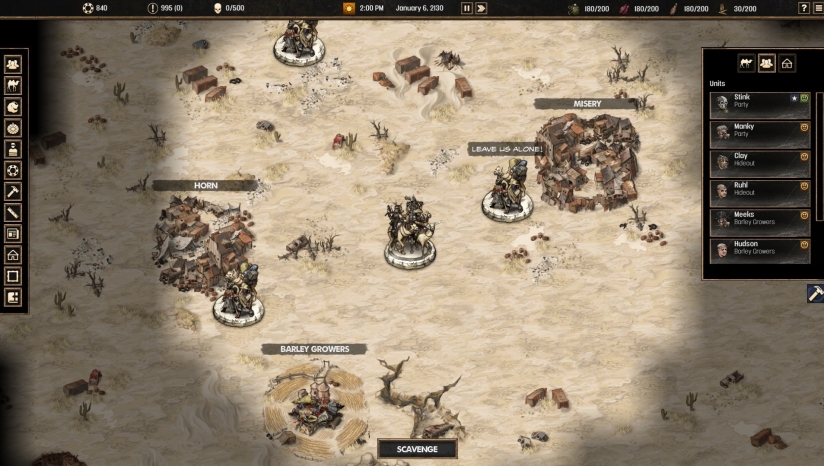Open the main menu list icon
The height and width of the screenshot is (466, 824).
817,8
